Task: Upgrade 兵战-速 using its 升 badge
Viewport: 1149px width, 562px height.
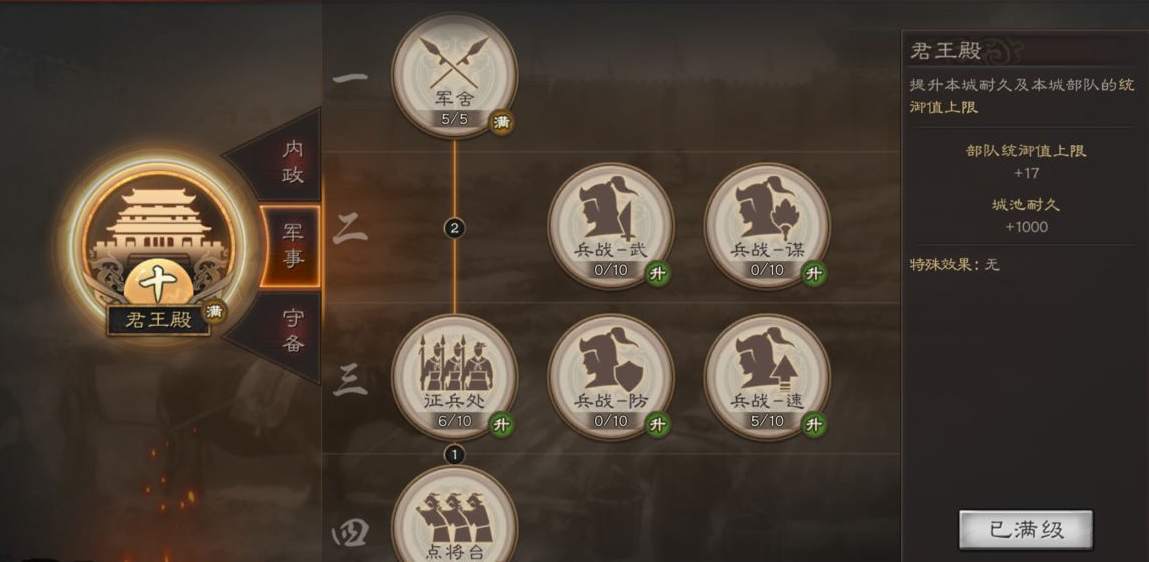Action: click(814, 424)
